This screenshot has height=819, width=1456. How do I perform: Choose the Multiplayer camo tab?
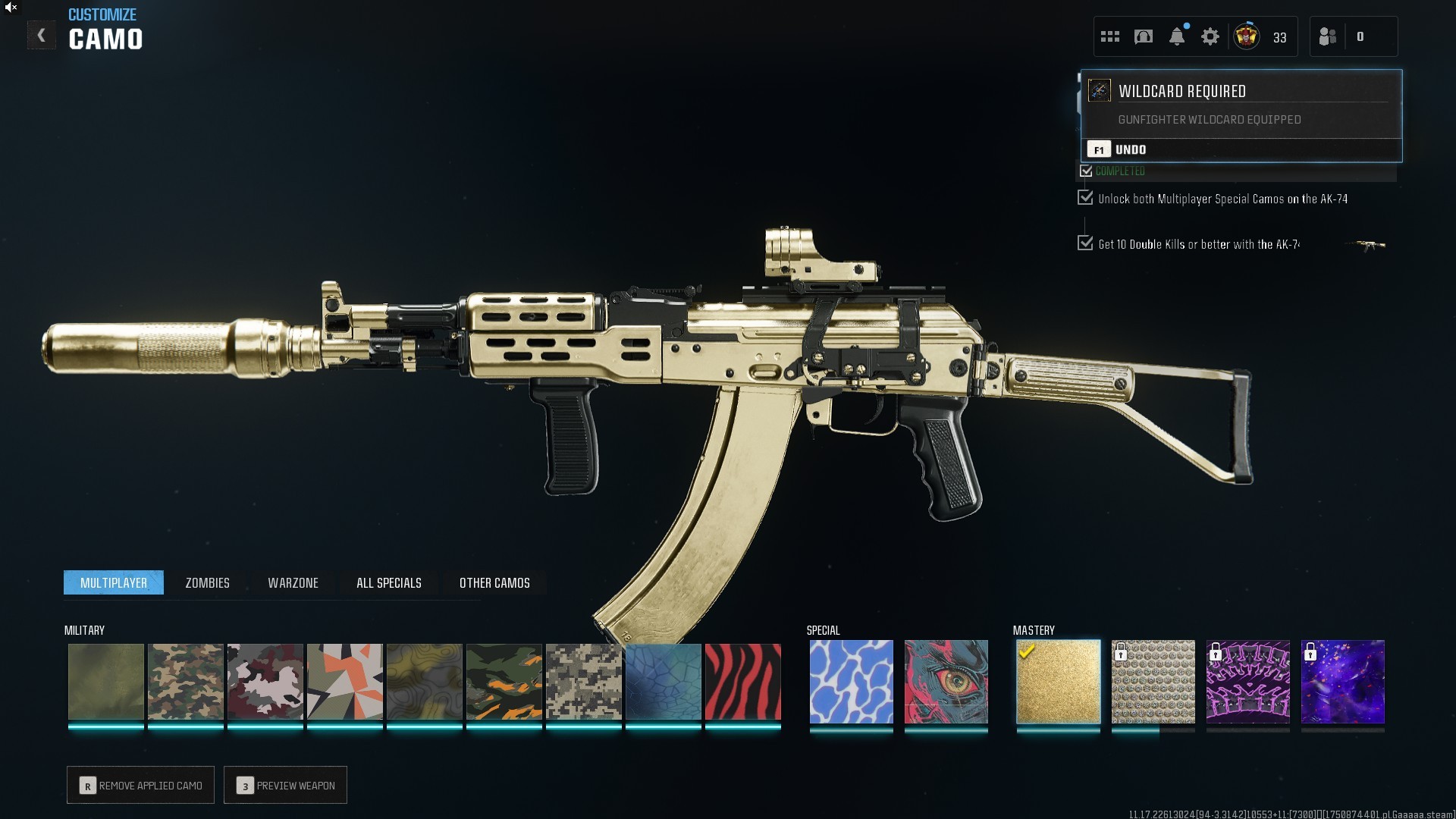click(114, 582)
